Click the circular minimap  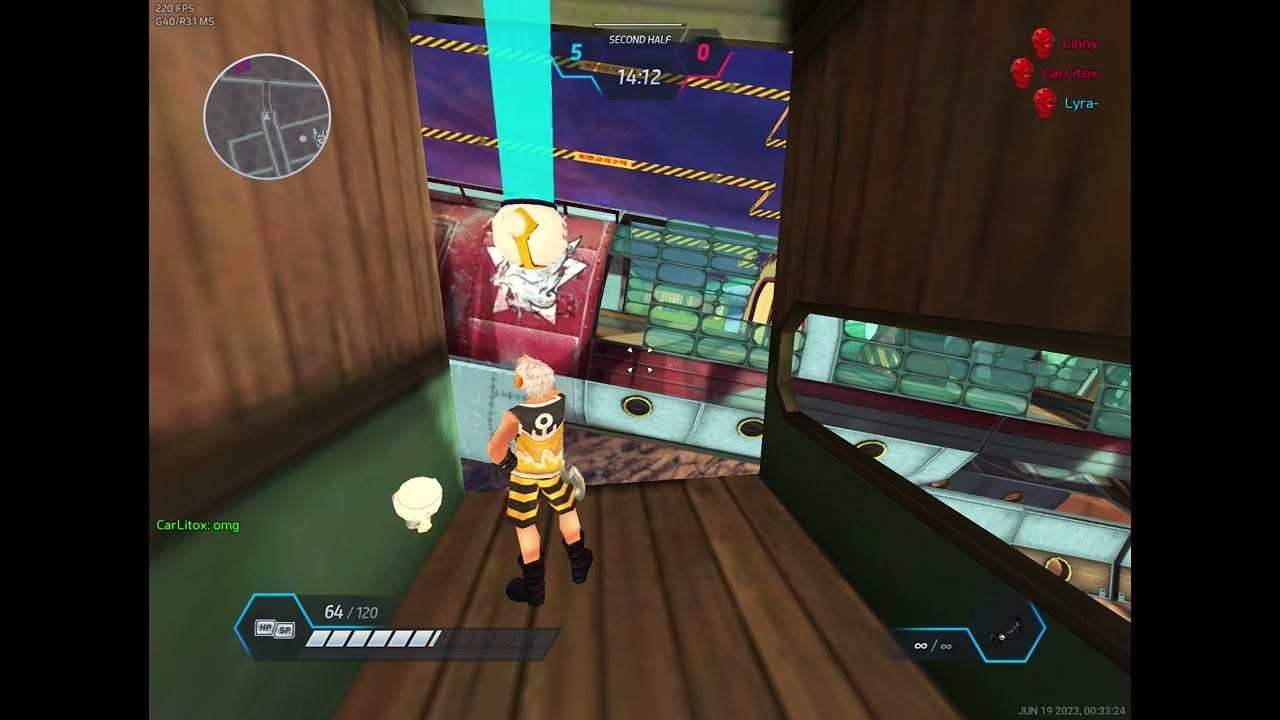pyautogui.click(x=267, y=116)
